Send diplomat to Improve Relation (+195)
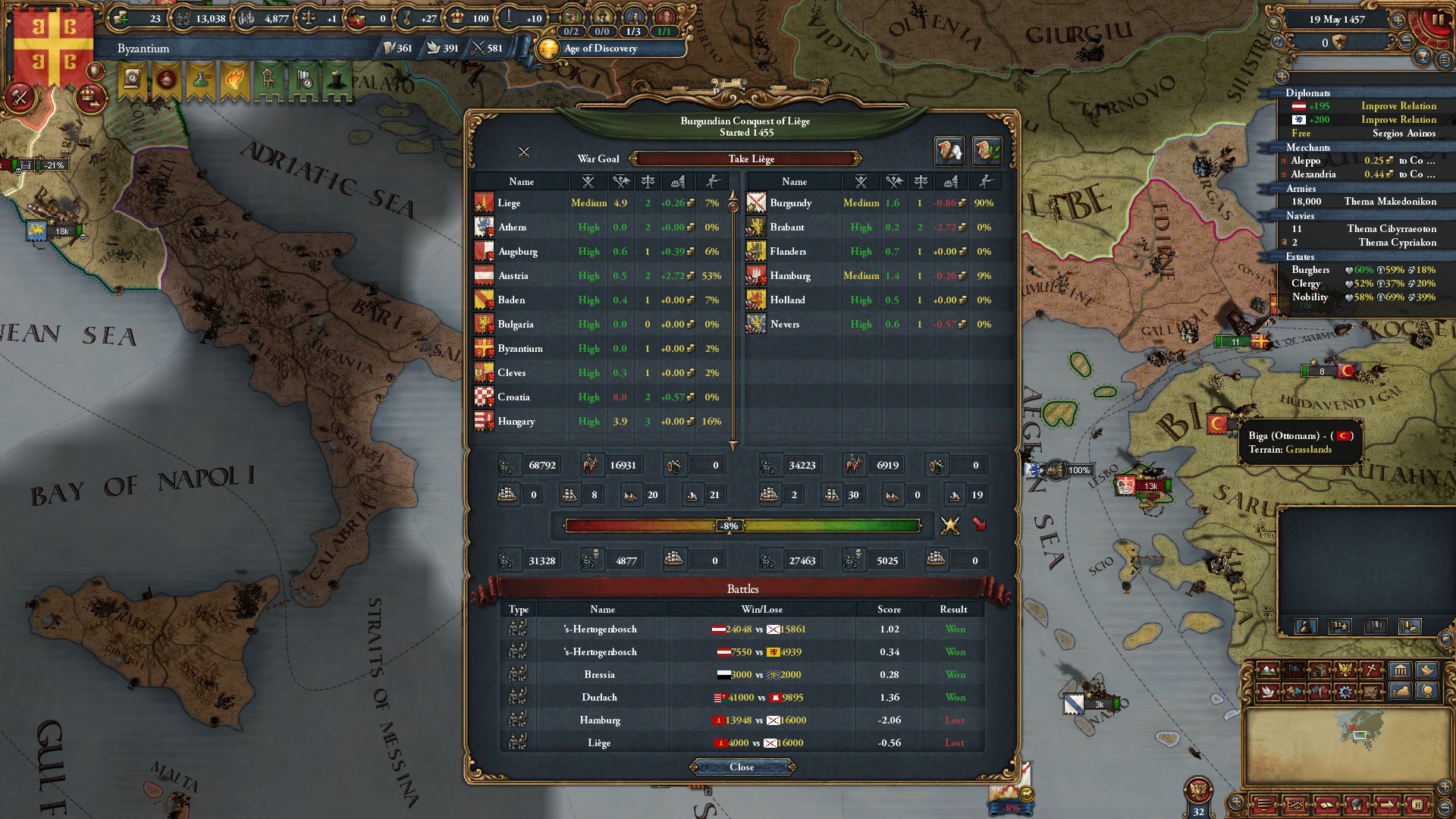 click(1398, 105)
